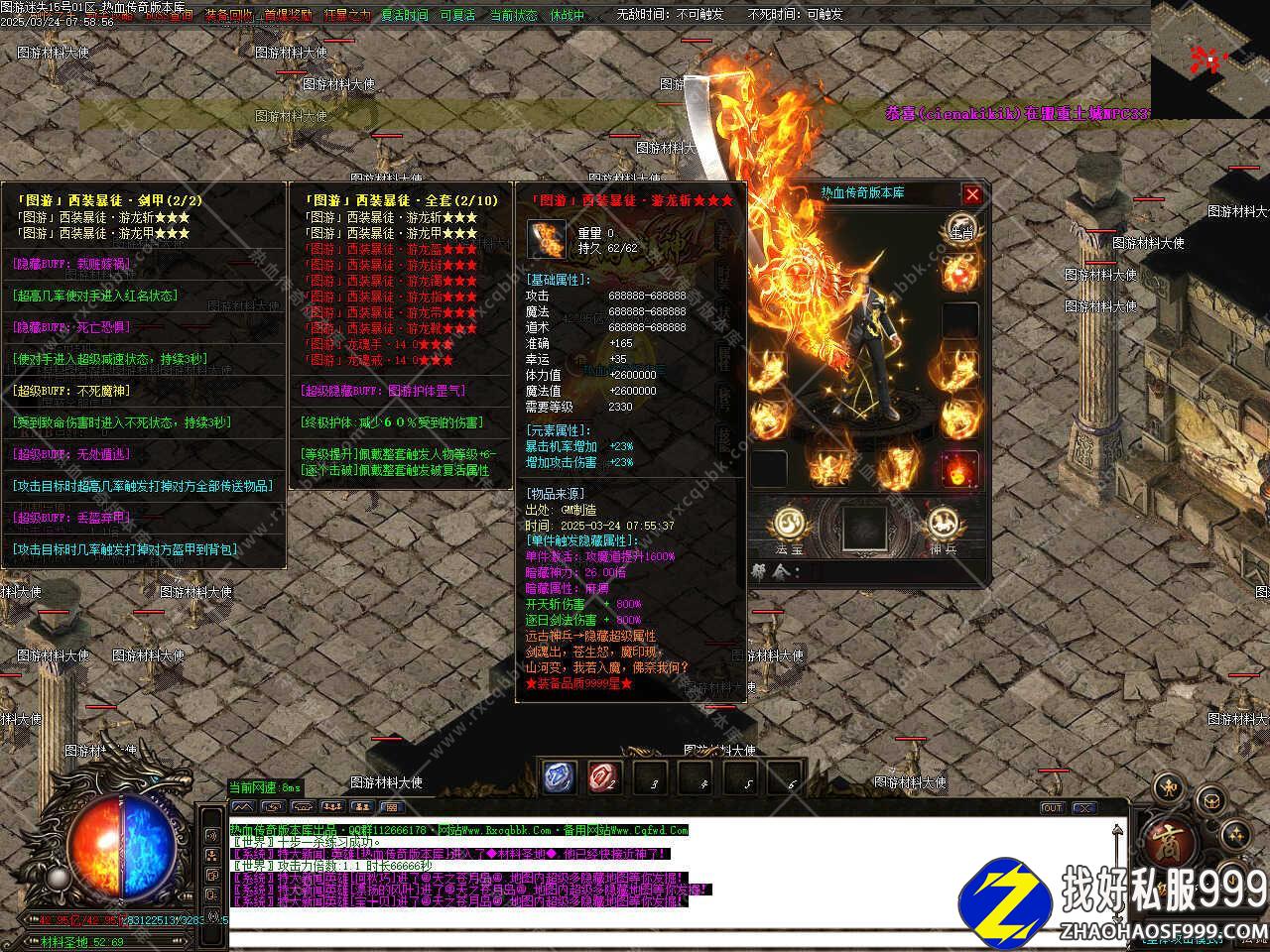Open the 生肖 zodiac button
Viewport: 1270px width, 952px height.
click(959, 227)
